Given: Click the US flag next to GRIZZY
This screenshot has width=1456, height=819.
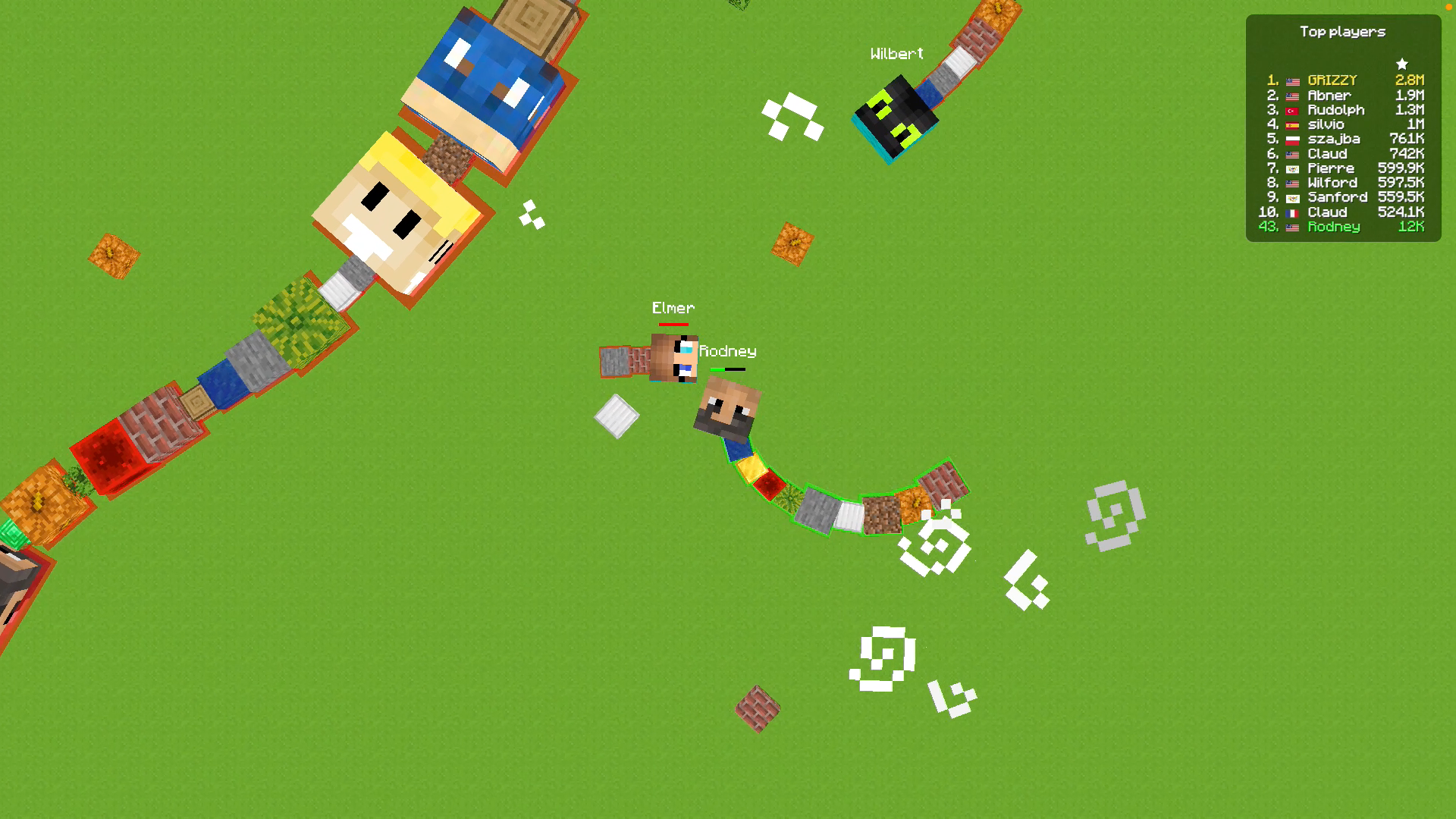Looking at the screenshot, I should click(x=1292, y=81).
